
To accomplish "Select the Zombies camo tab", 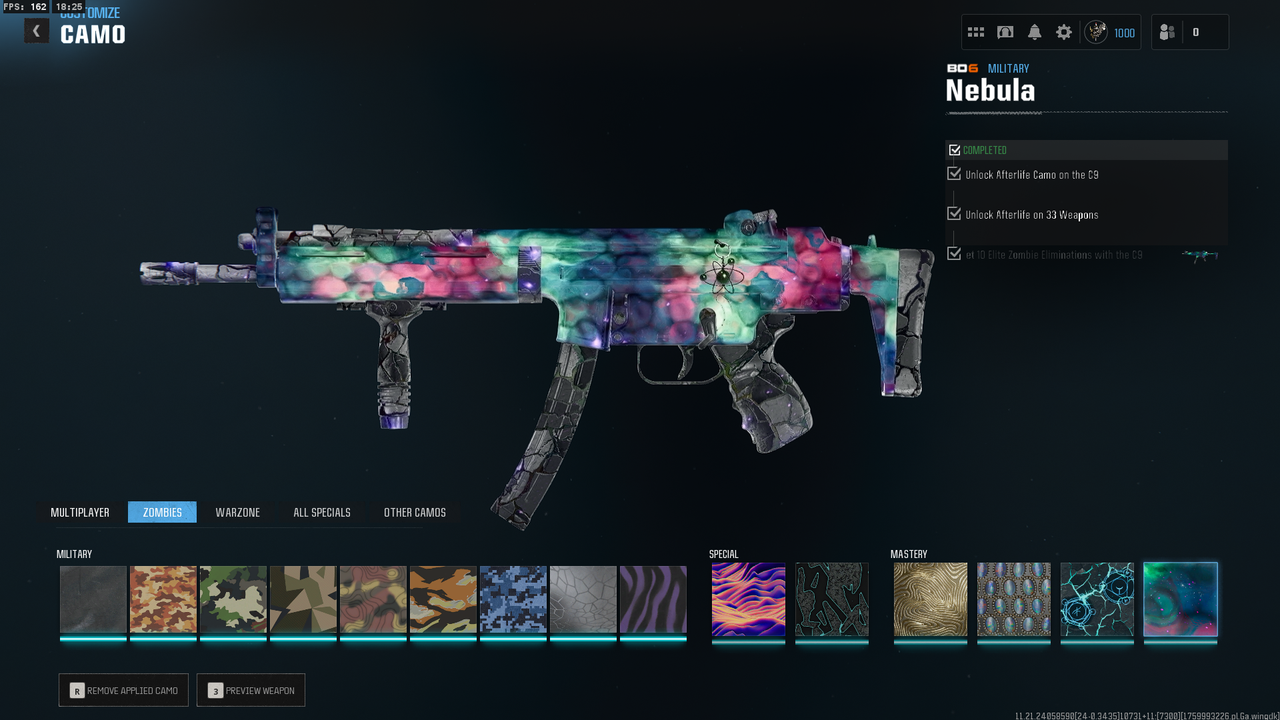I will coord(162,512).
